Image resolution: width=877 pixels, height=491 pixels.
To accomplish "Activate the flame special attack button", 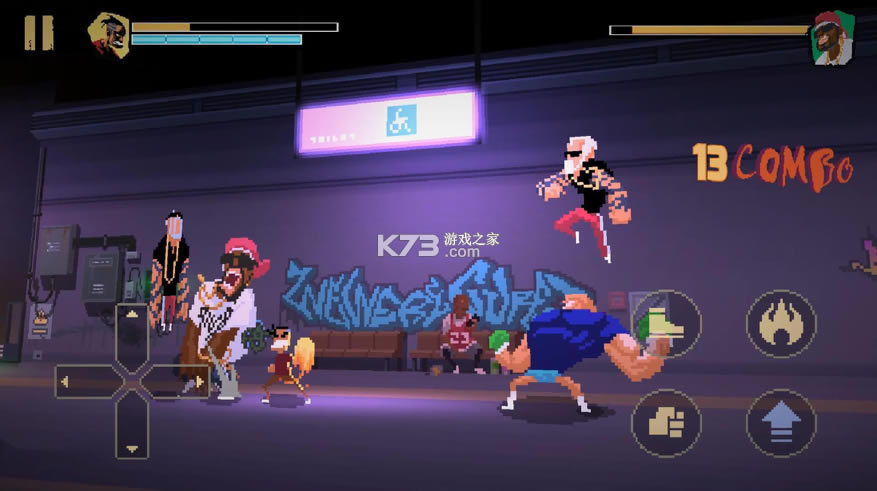I will click(781, 324).
